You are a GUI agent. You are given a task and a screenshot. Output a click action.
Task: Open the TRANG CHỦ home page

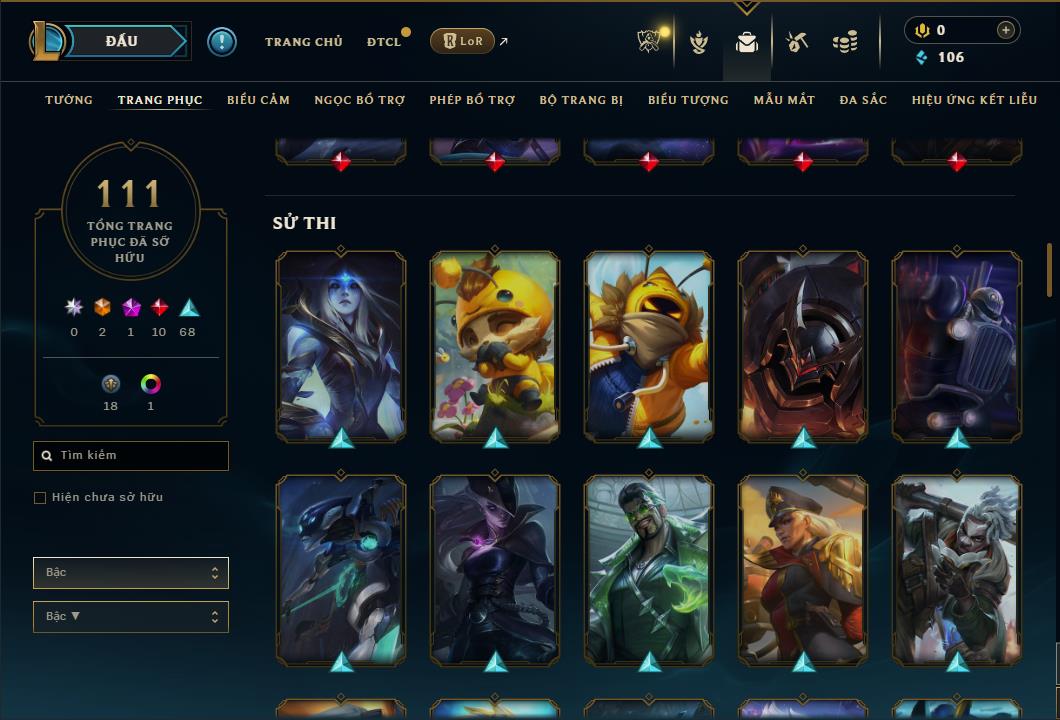[x=303, y=42]
